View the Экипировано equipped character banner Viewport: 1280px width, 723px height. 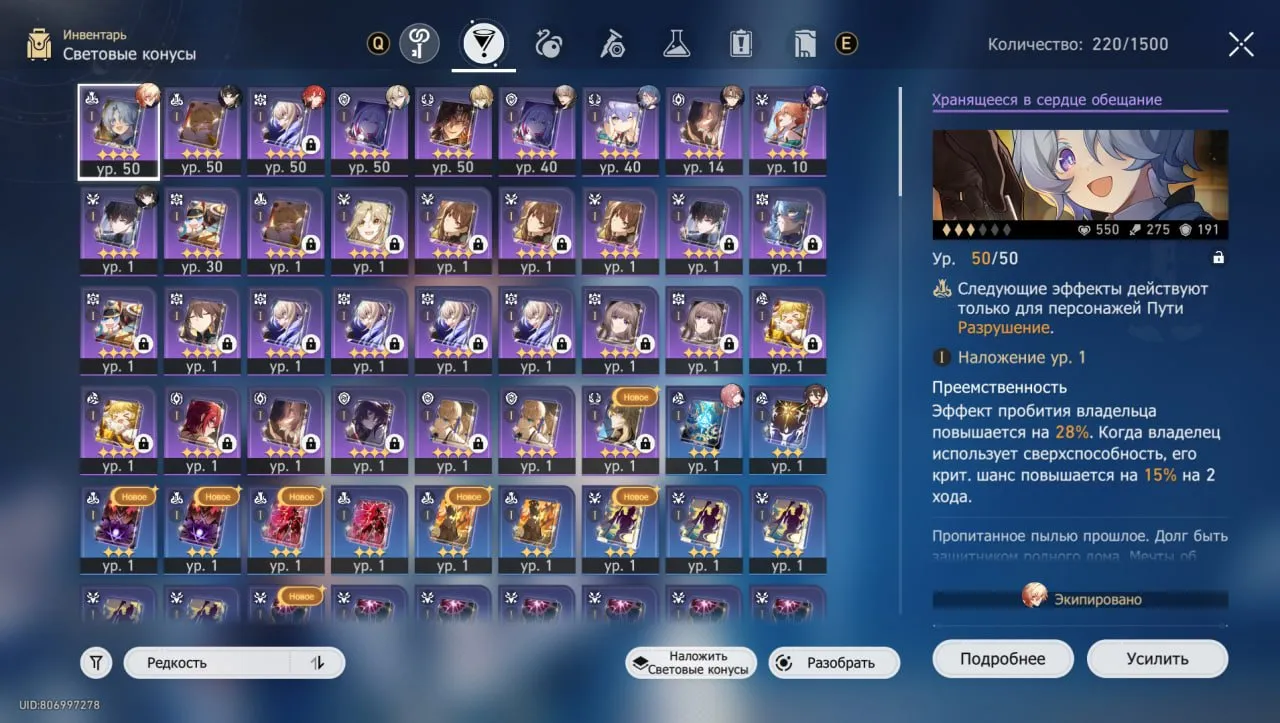coord(1080,598)
